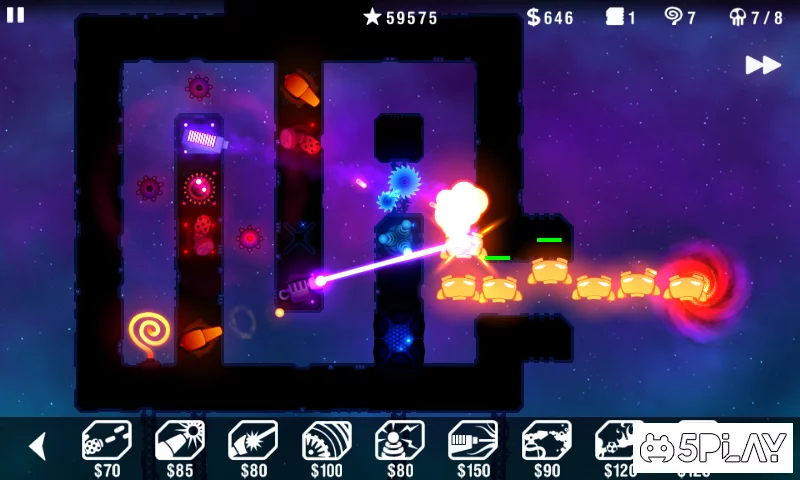Image resolution: width=800 pixels, height=480 pixels.
Task: Choose the $85 tower
Action: pyautogui.click(x=179, y=442)
